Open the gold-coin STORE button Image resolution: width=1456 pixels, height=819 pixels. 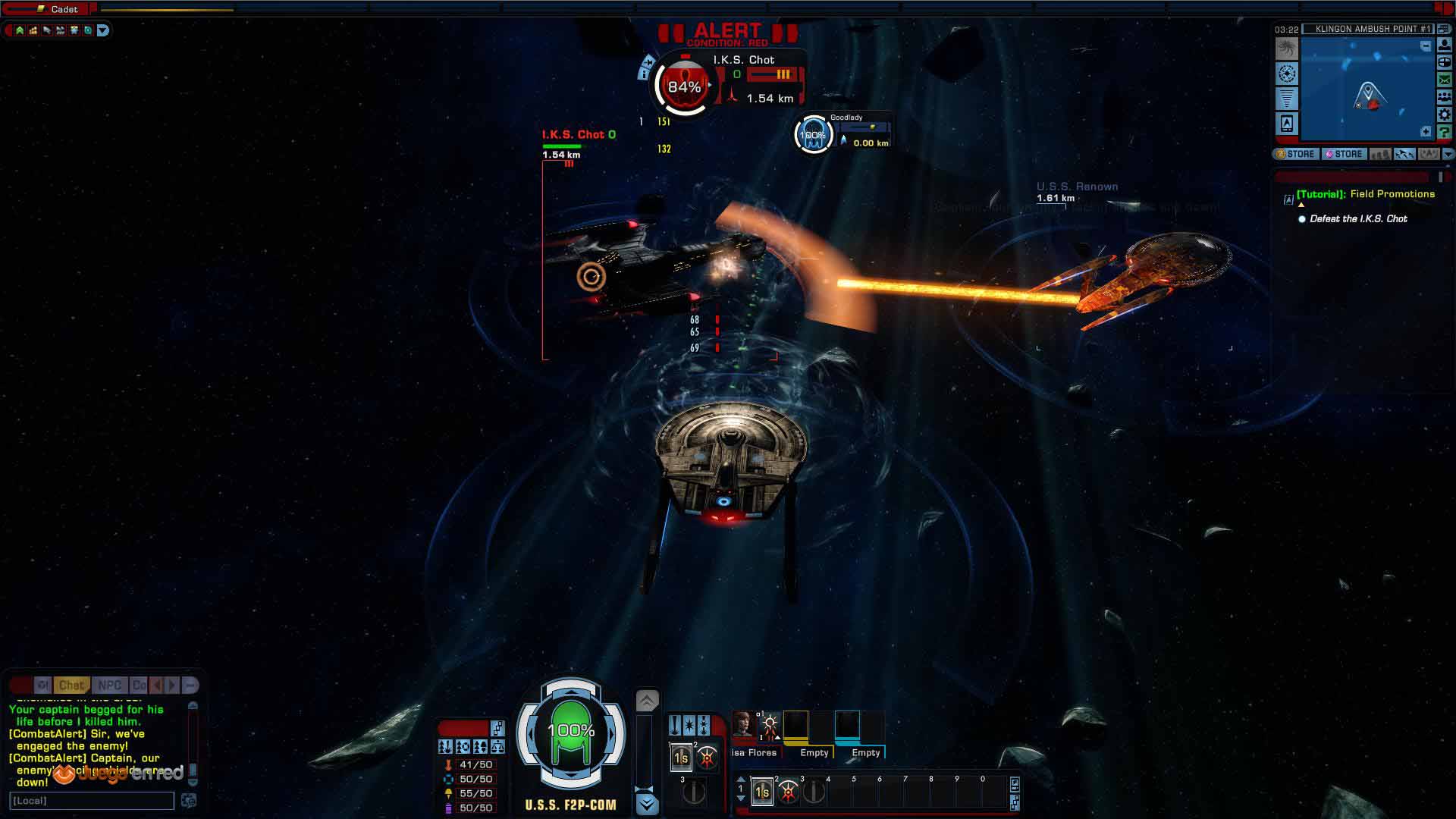tap(1296, 154)
